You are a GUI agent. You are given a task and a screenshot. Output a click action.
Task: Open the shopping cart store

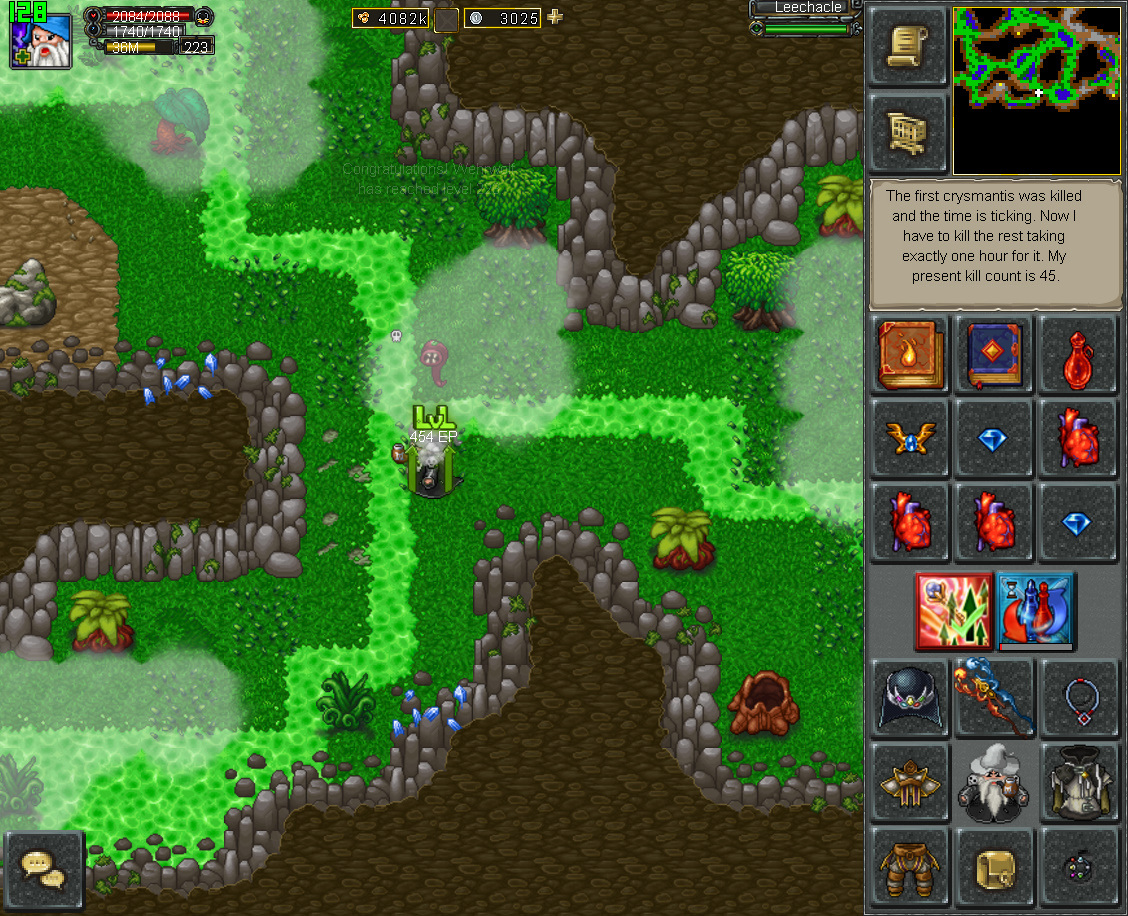(908, 131)
